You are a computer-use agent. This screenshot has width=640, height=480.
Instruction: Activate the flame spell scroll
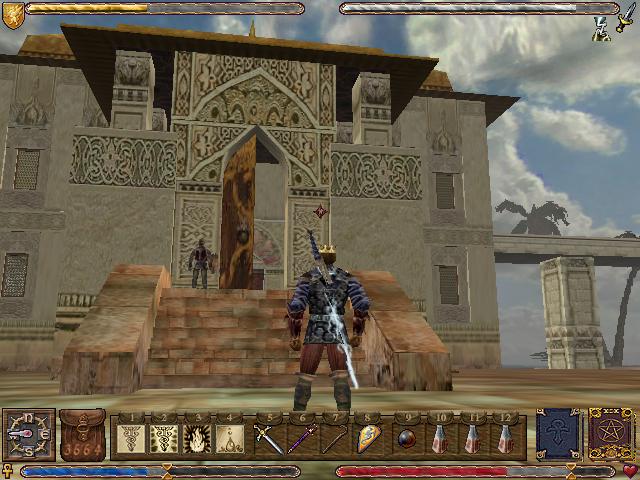tap(198, 438)
